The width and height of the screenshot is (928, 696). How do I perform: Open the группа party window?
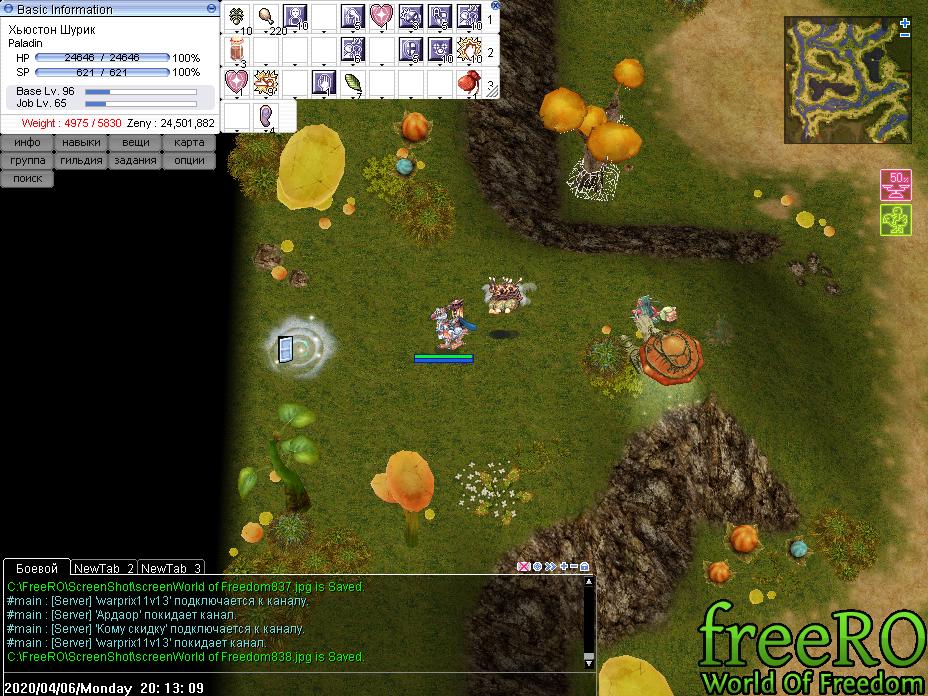pos(27,161)
